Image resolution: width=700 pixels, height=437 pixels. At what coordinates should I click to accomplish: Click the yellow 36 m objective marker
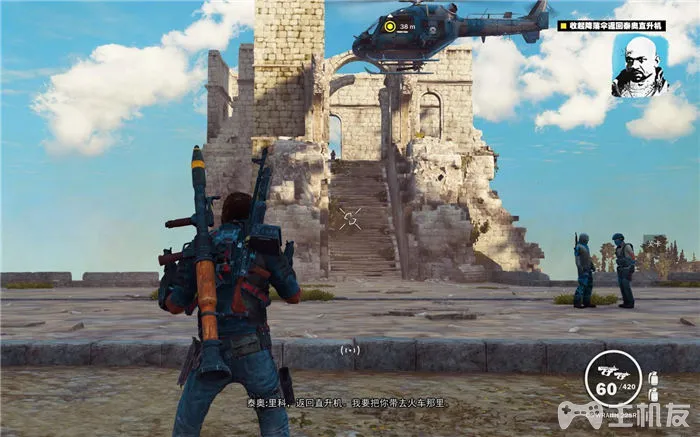point(392,27)
